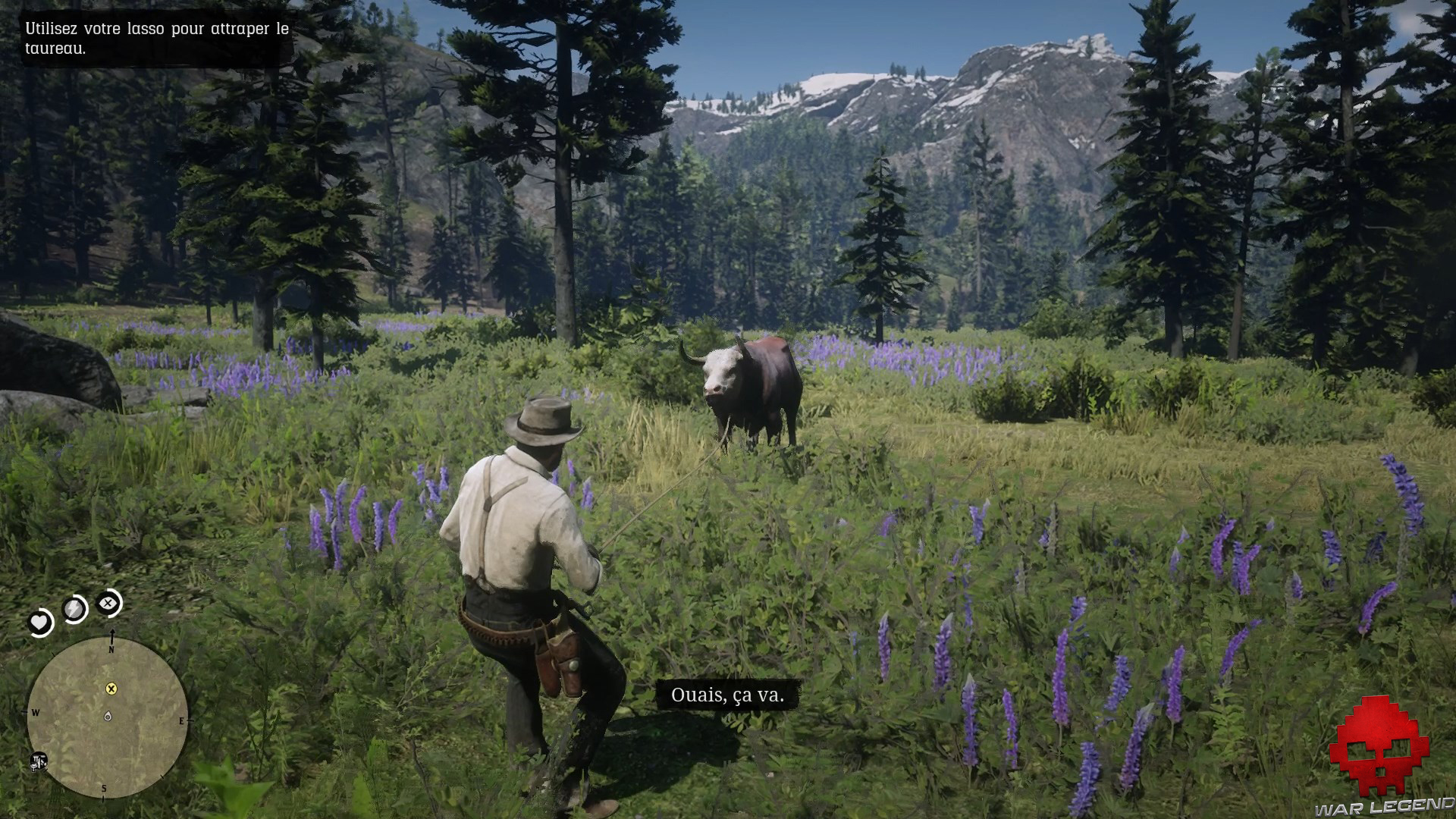Click the lightning bolt stamina core icon
This screenshot has height=819, width=1456.
click(x=74, y=607)
